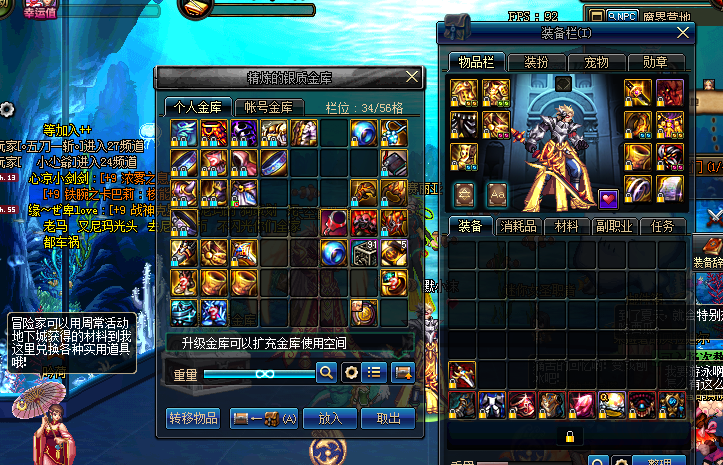Show the 勋章 medal tab

[656, 62]
